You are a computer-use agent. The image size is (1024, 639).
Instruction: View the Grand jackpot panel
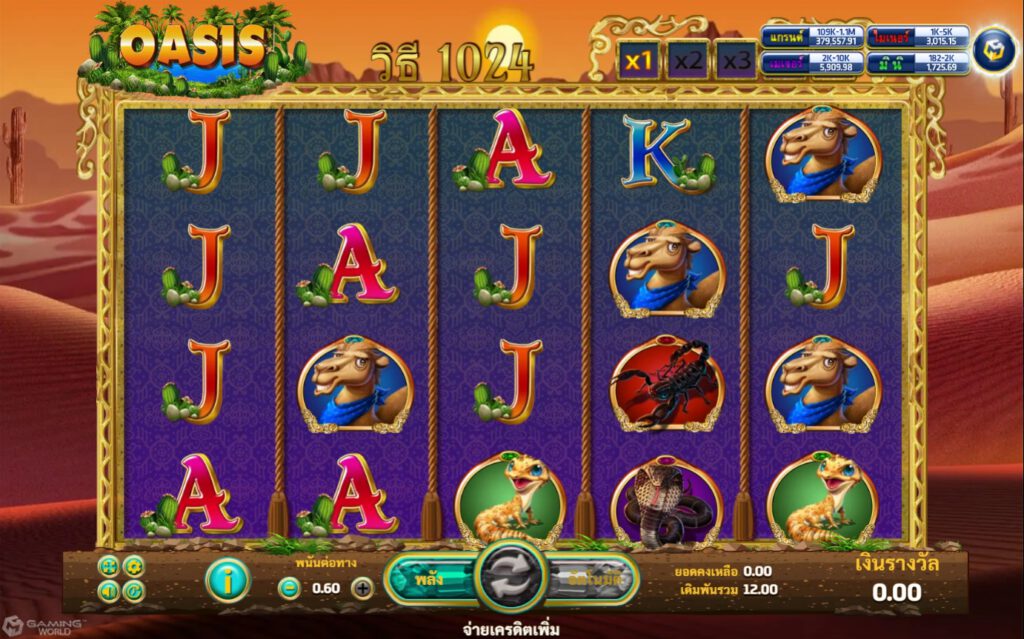[811, 37]
